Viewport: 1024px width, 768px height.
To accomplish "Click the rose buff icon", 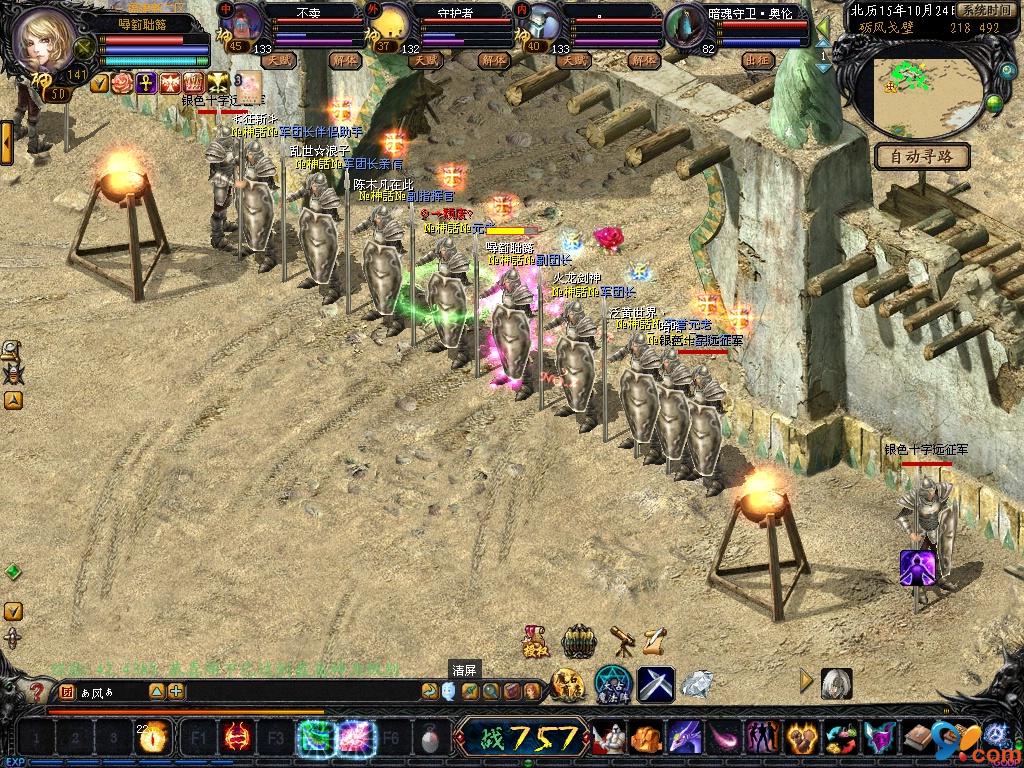I will (x=122, y=84).
